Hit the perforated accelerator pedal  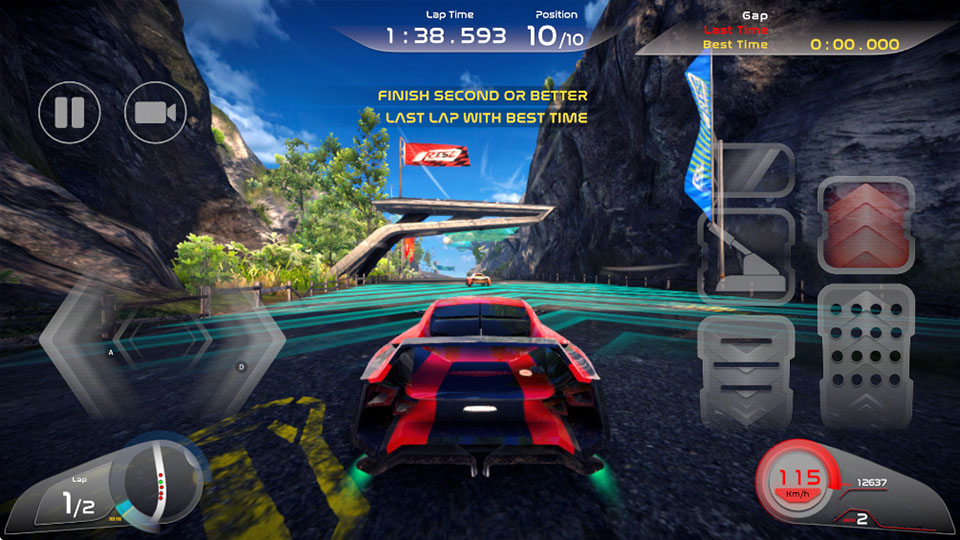coord(866,357)
